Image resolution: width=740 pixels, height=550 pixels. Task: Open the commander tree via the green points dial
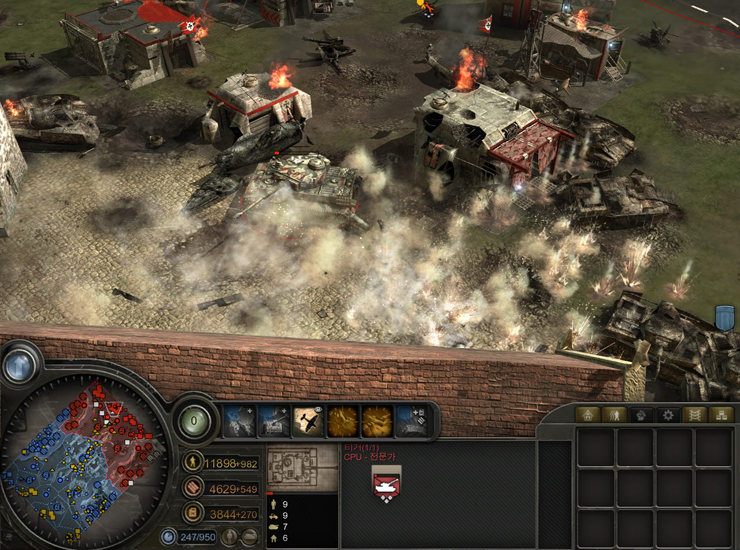(196, 421)
